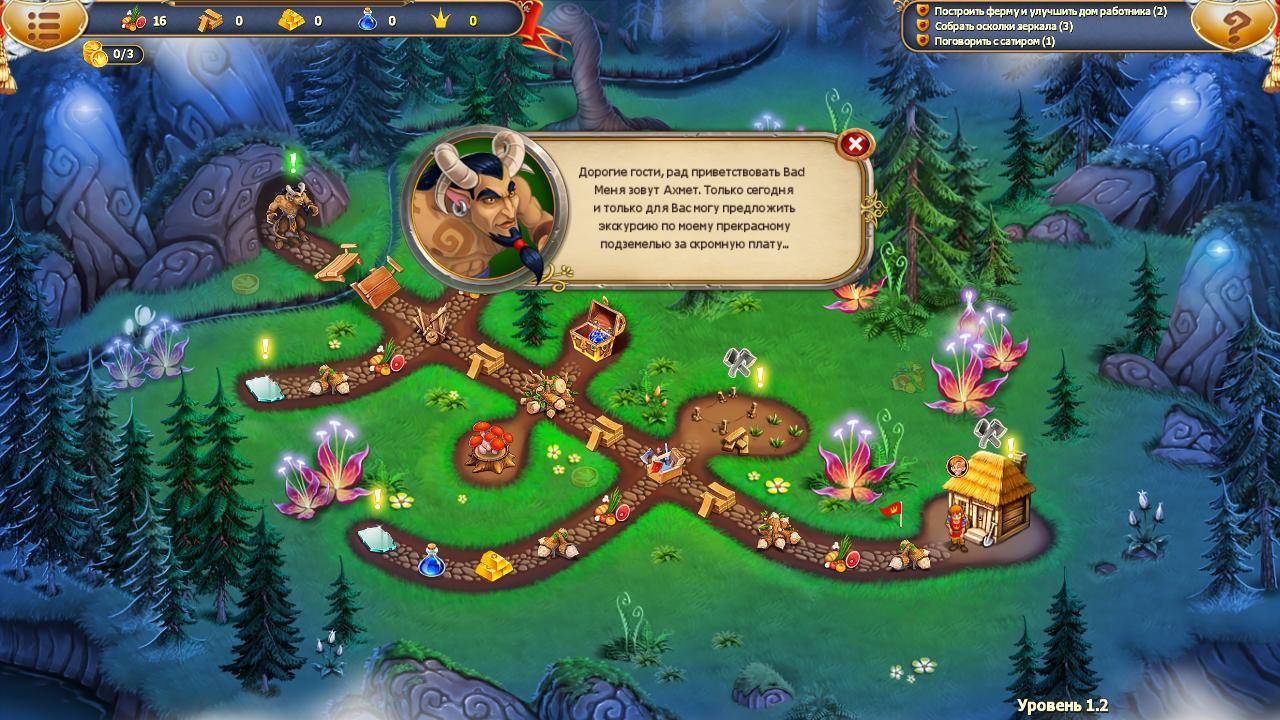1280x720 pixels.
Task: Open the main menu list button
Action: 42,25
